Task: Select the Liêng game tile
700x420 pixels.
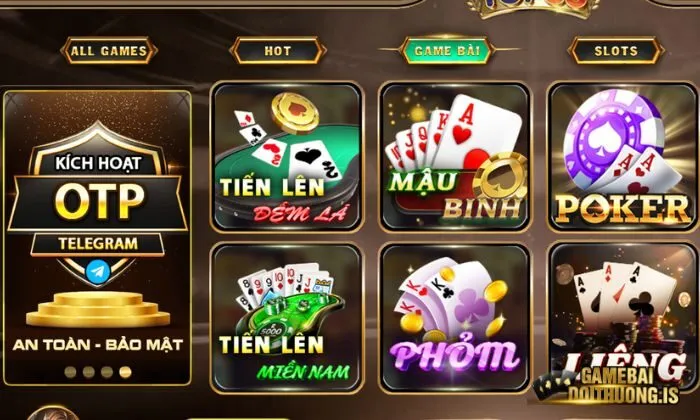Action: coord(622,318)
